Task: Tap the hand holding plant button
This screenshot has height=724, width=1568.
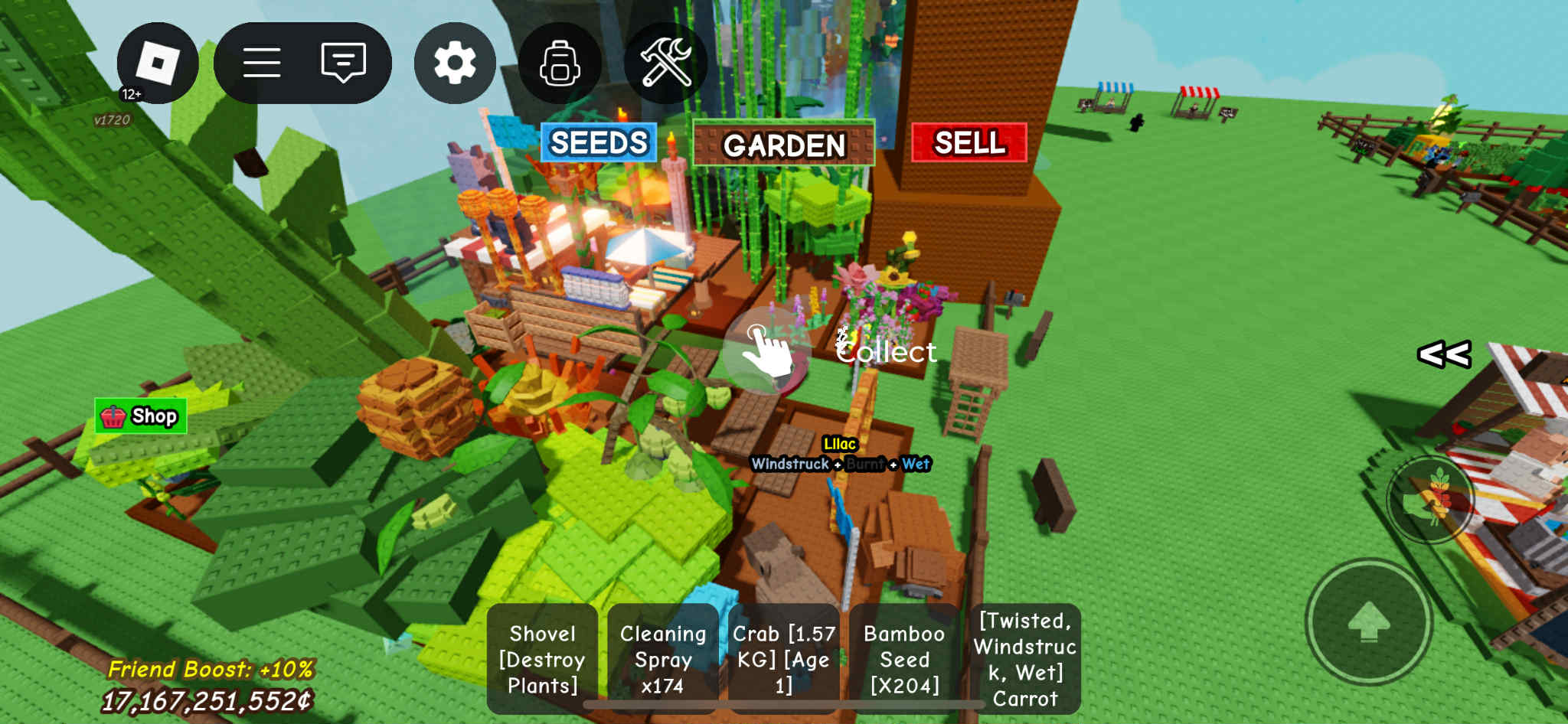Action: pos(1429,499)
